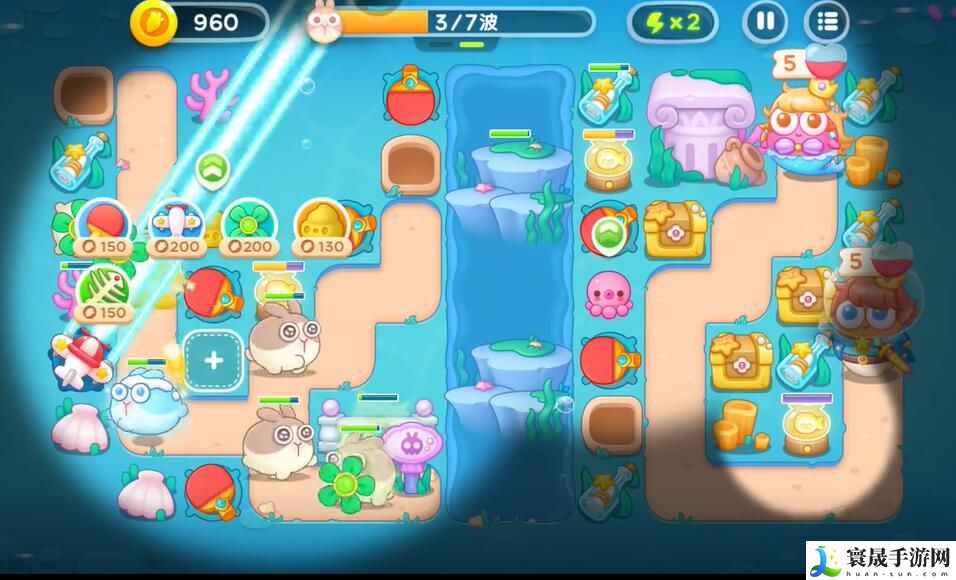This screenshot has width=956, height=580.
Task: Select the dashed plus build tile
Action: [x=213, y=361]
